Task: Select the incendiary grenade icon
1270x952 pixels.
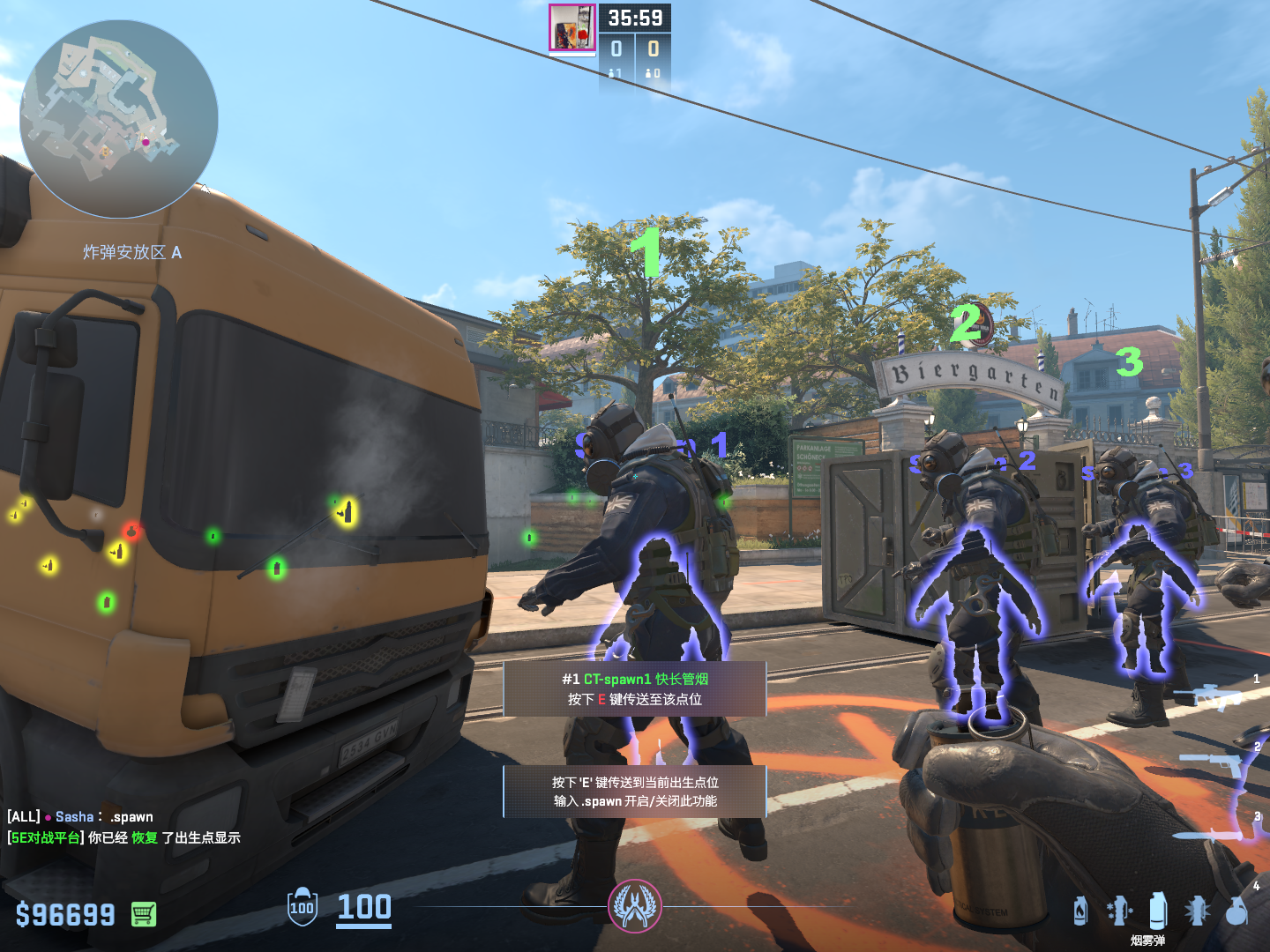Action: pos(1080,911)
